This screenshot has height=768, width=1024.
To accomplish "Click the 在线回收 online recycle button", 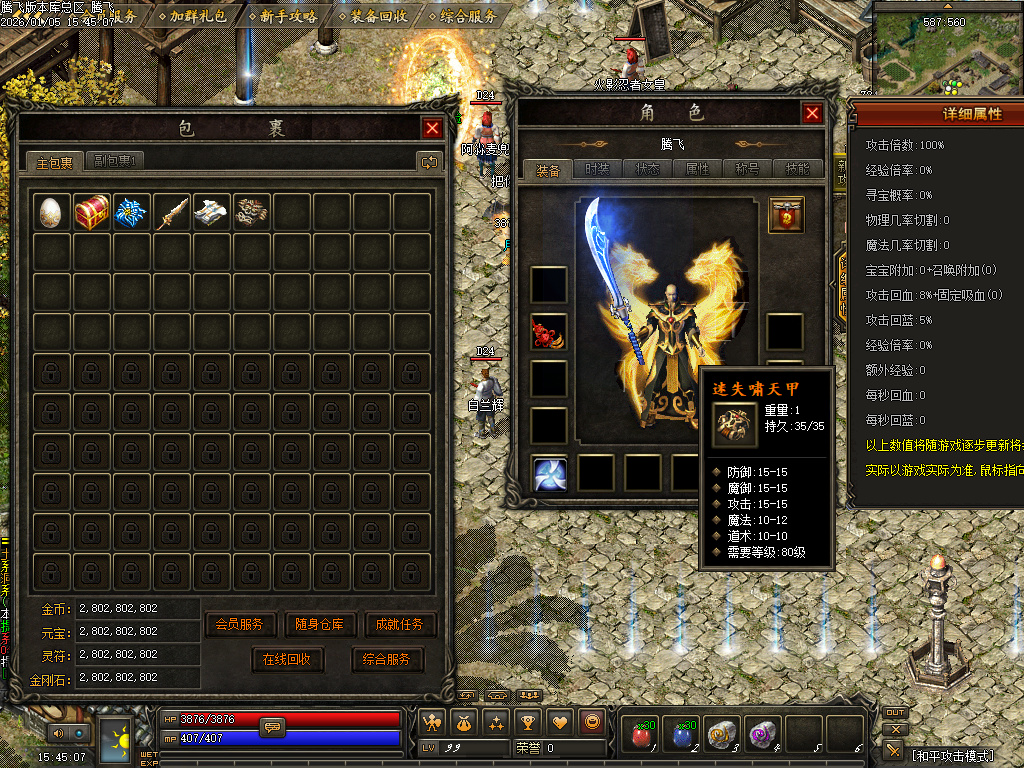I will click(x=288, y=659).
